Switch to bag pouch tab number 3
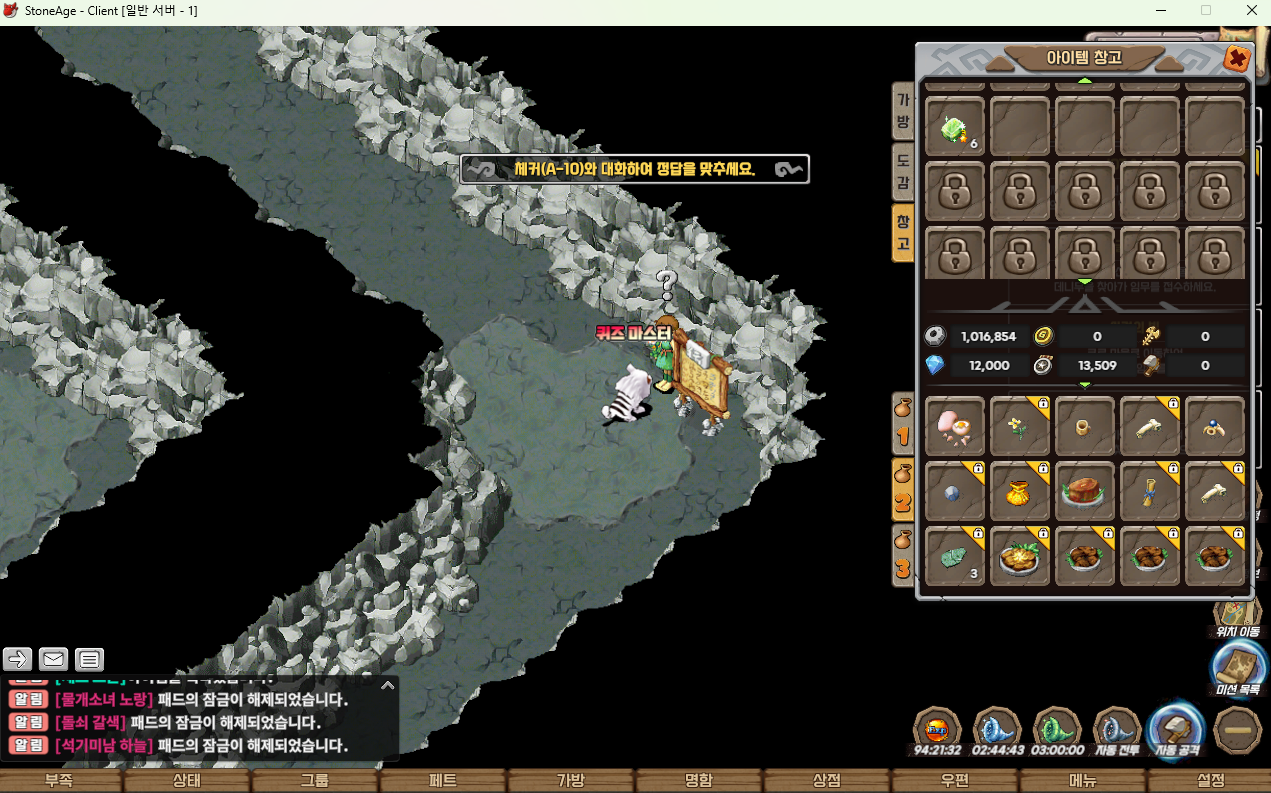 click(903, 555)
